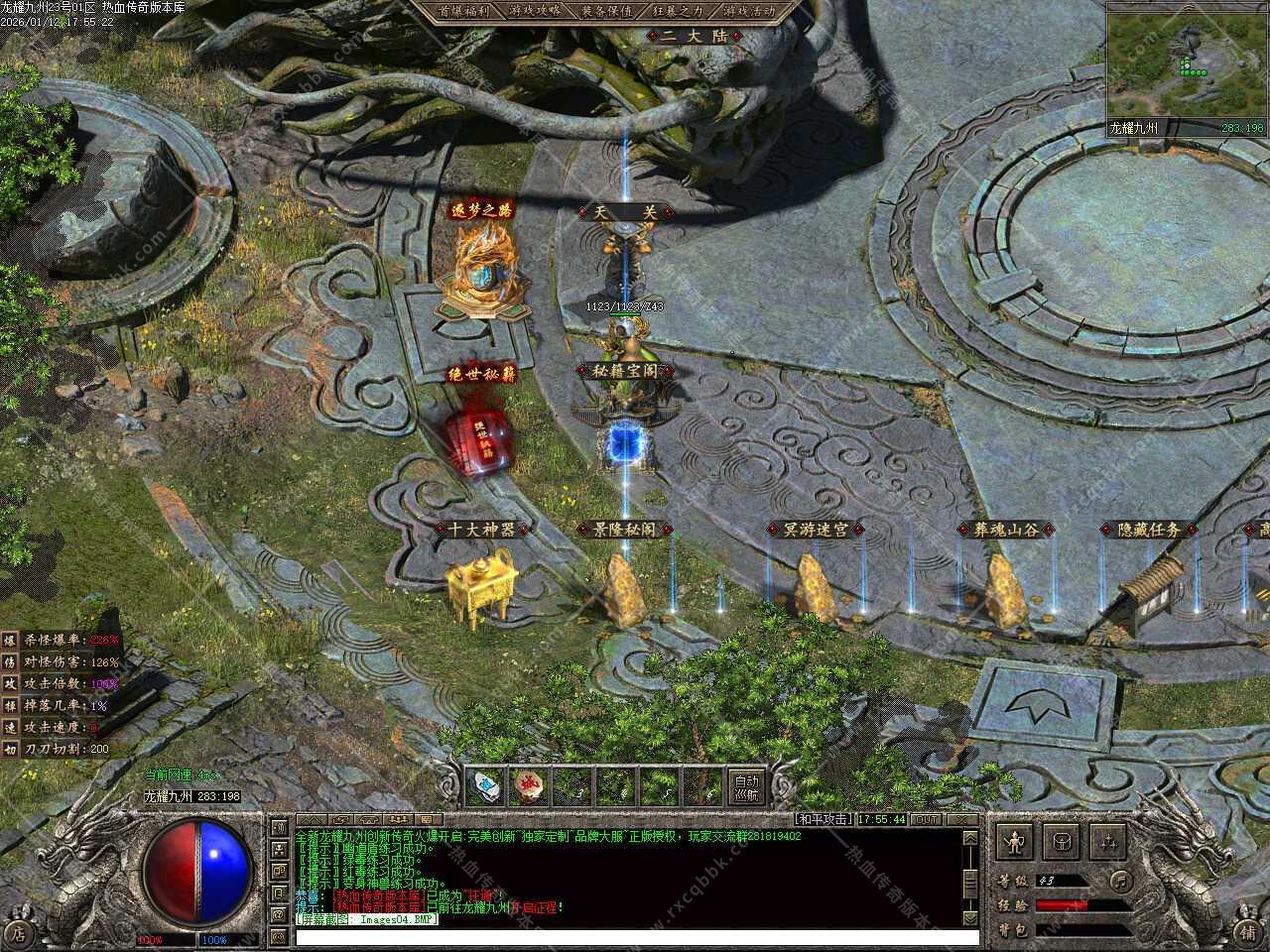Toggle the music note sound button

pos(1120,880)
